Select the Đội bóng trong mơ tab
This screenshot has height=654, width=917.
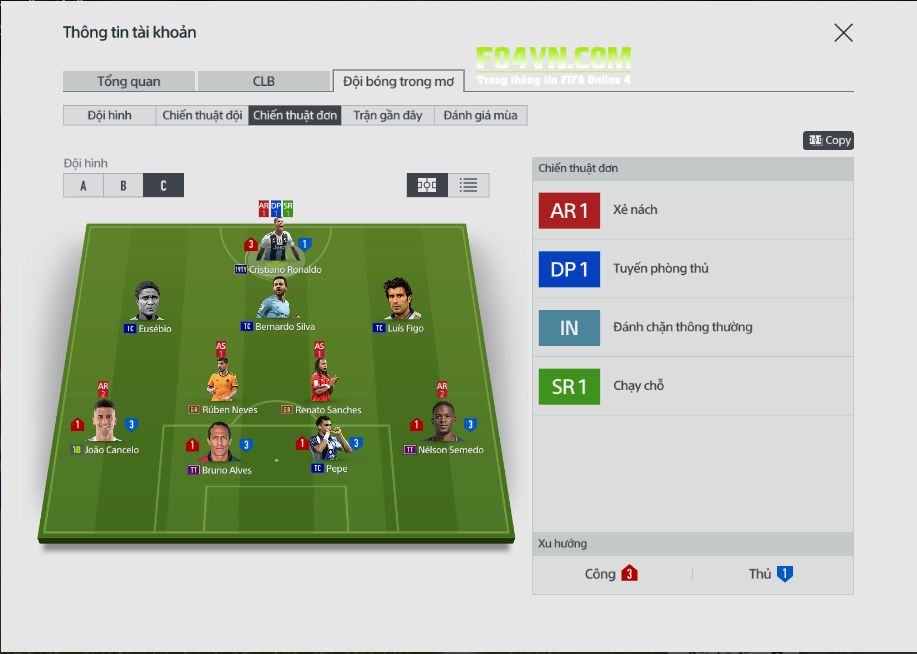[x=398, y=81]
